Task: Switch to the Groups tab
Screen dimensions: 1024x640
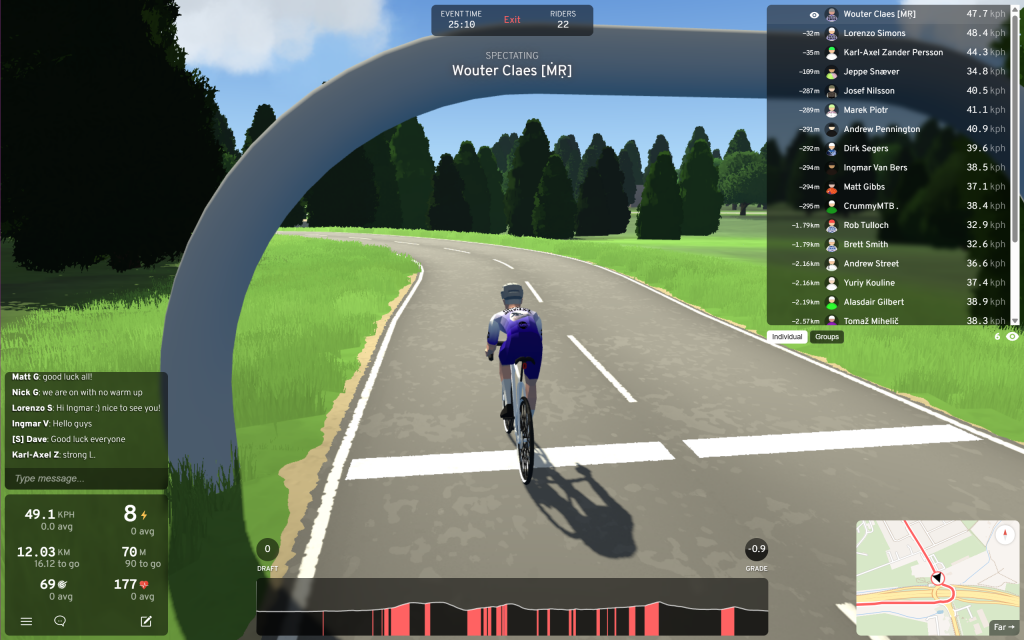Action: coord(827,337)
